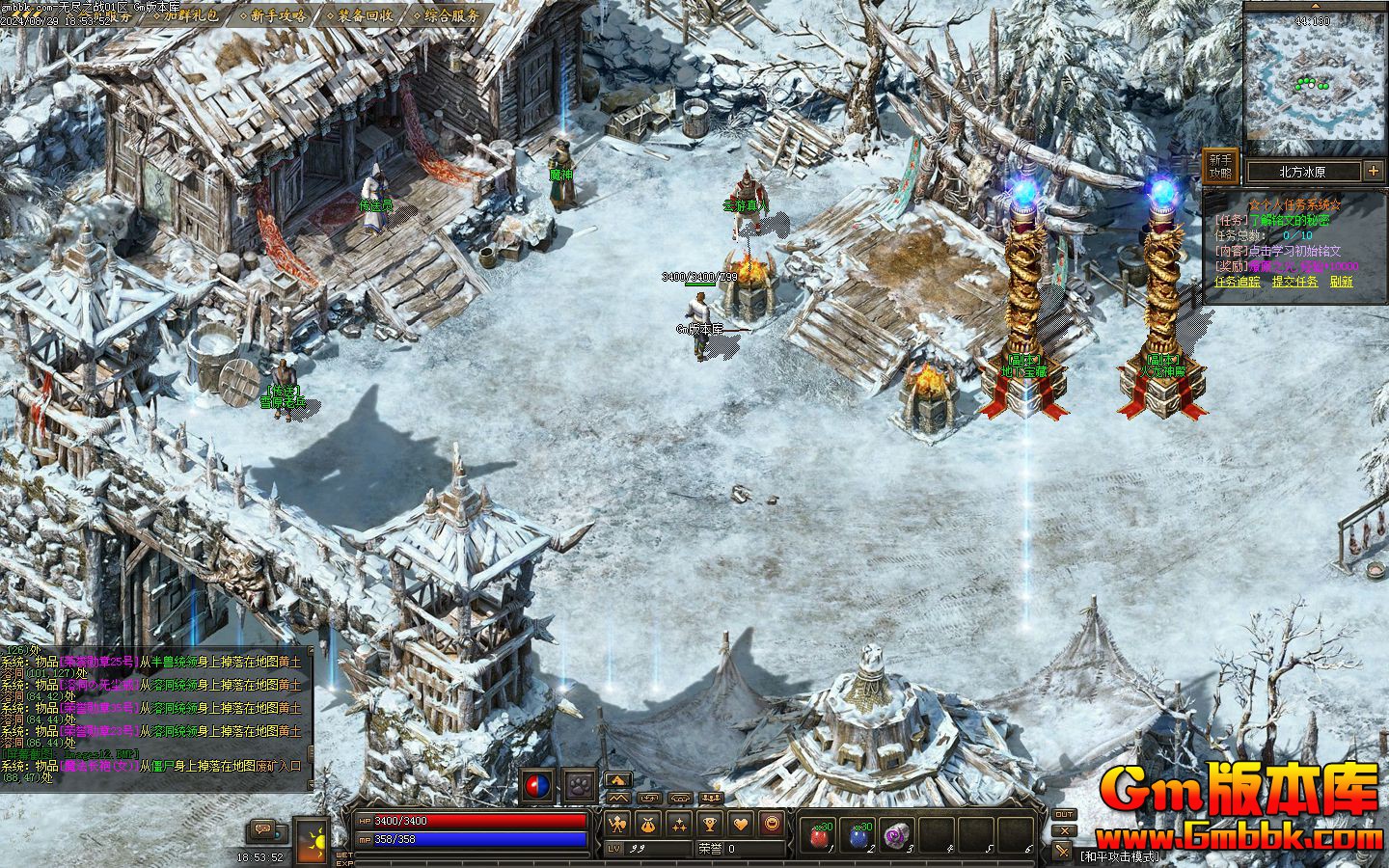Click the heart icon on the bottom bar
The width and height of the screenshot is (1389, 868).
pos(740,825)
